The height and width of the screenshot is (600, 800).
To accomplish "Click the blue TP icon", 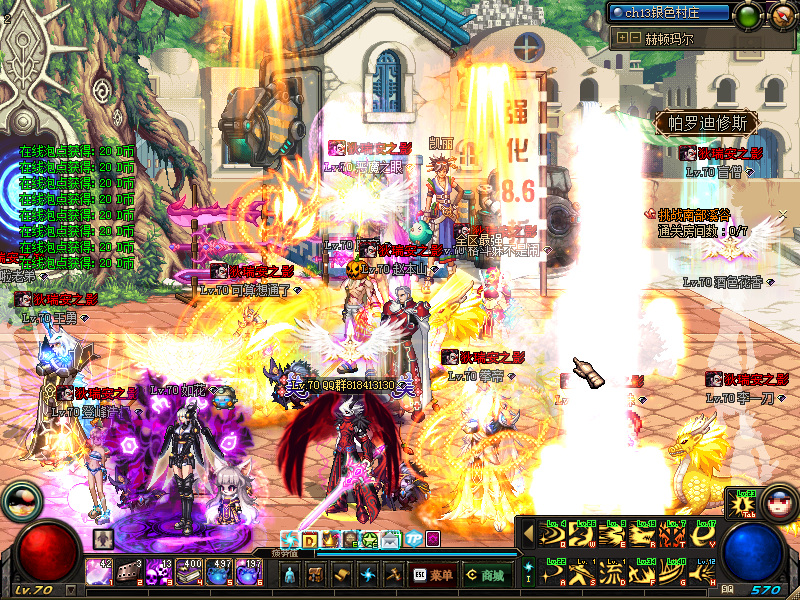I will click(411, 540).
